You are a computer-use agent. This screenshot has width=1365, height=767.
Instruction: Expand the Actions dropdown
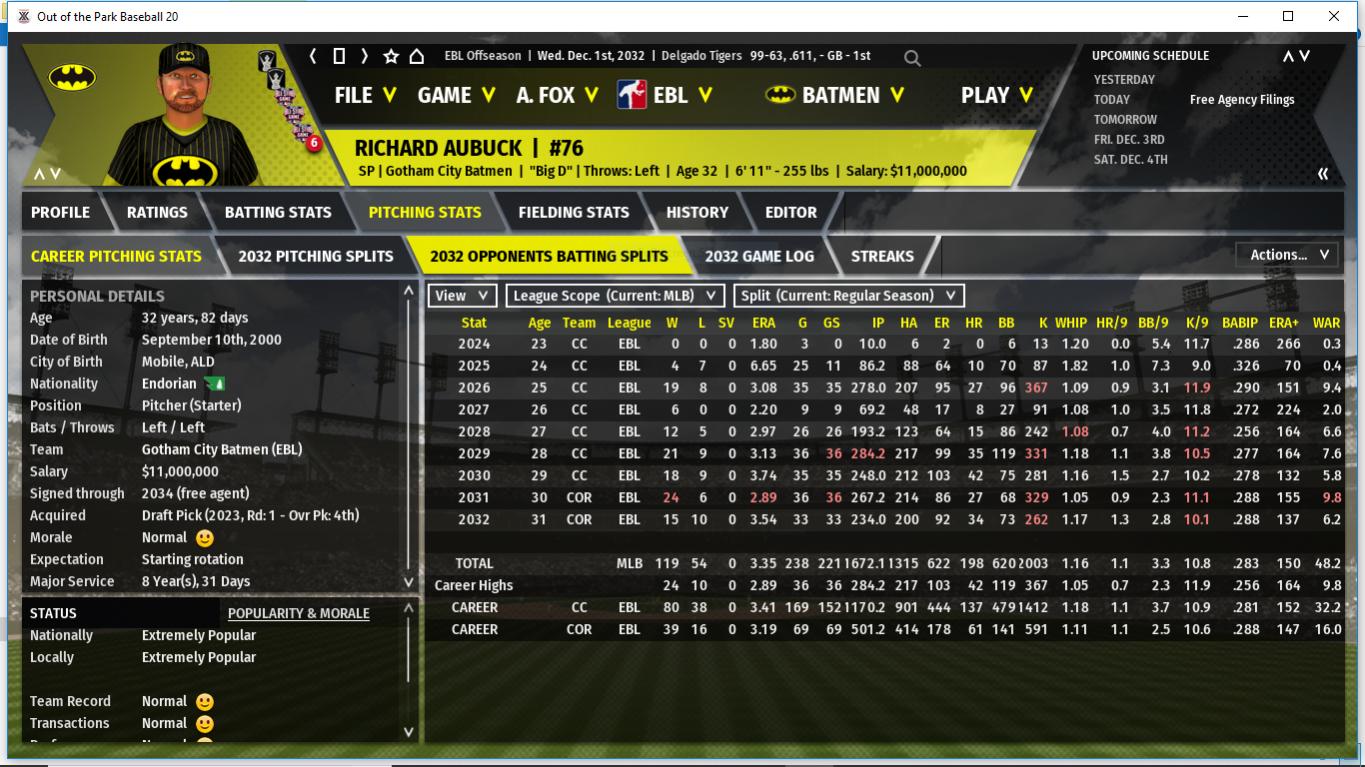click(1288, 255)
